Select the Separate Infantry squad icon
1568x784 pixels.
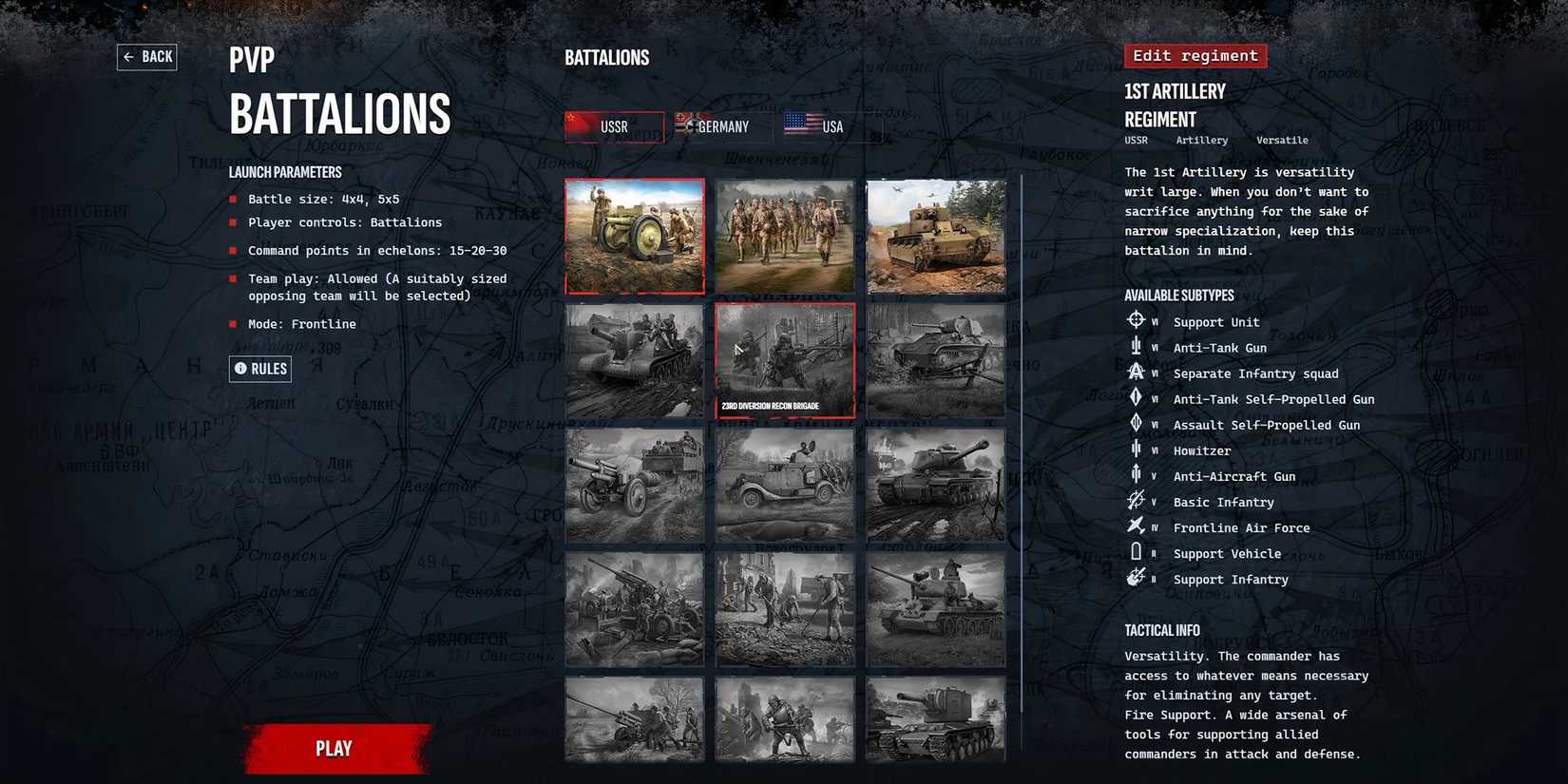[x=1137, y=372]
